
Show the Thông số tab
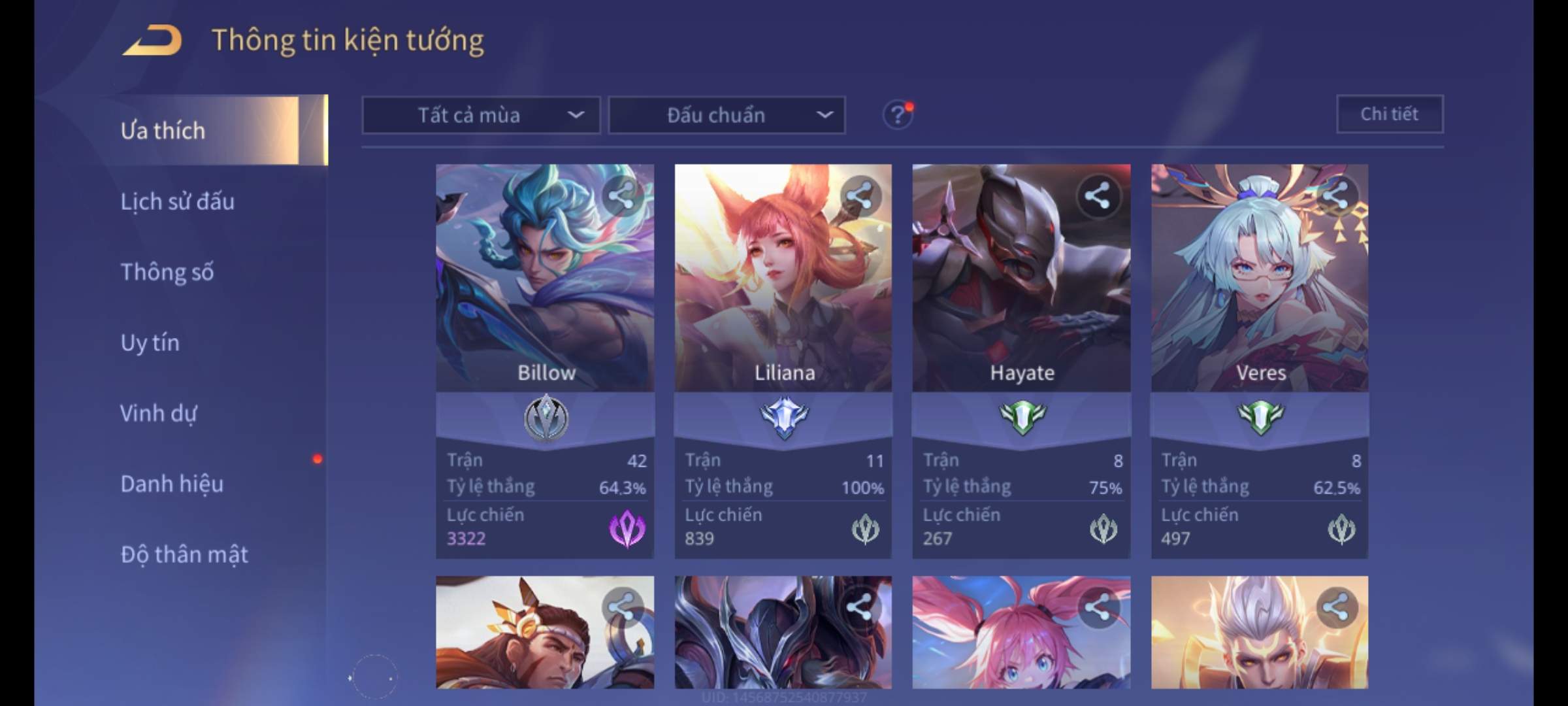coord(167,272)
